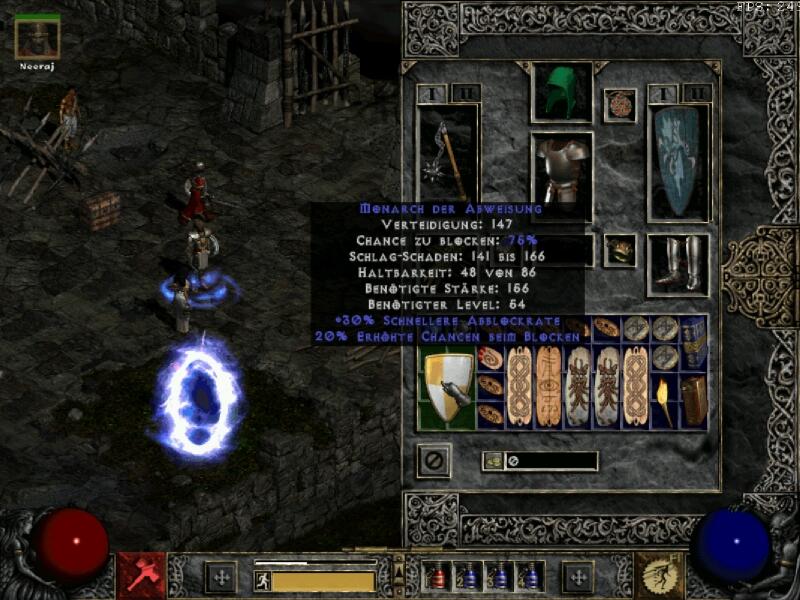The width and height of the screenshot is (800, 600).
Task: Select the equipped amulet slot
Action: [620, 105]
